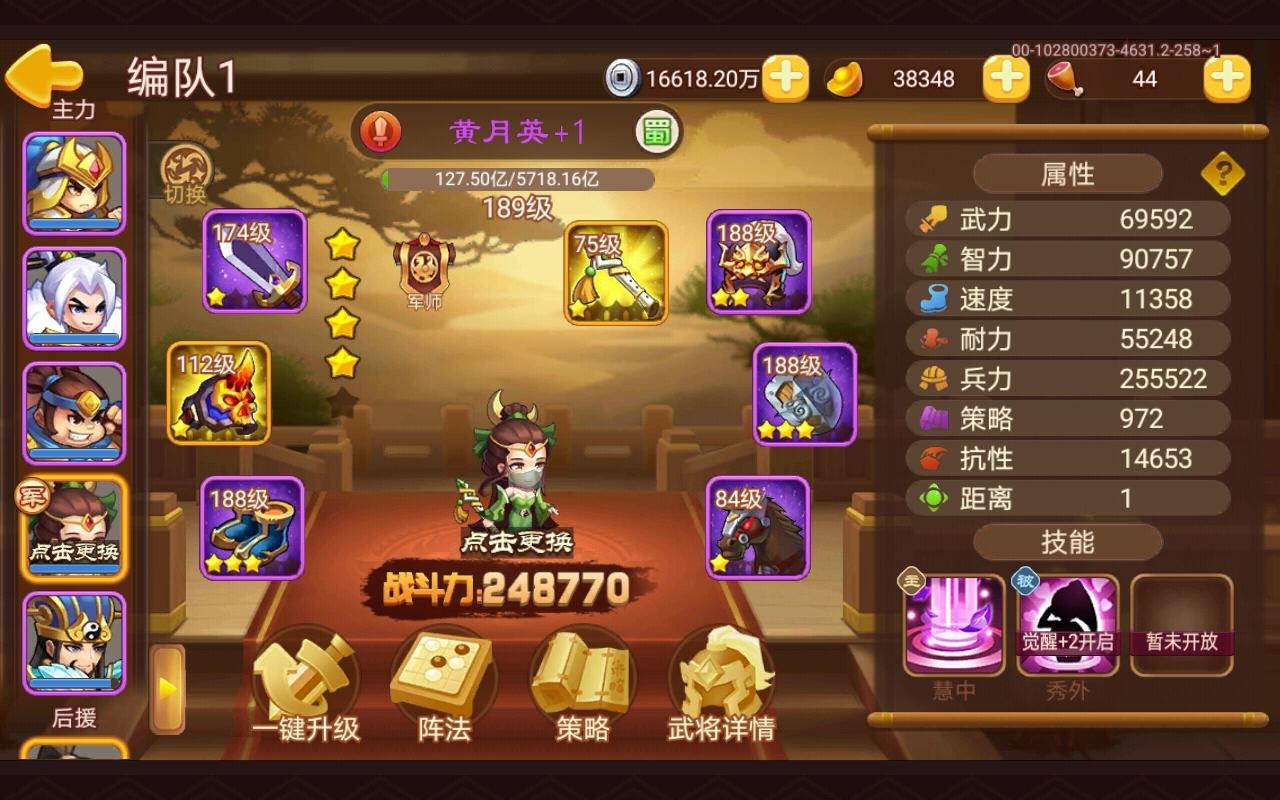Select the top hero portrait in left sidebar
Image resolution: width=1280 pixels, height=800 pixels.
75,180
